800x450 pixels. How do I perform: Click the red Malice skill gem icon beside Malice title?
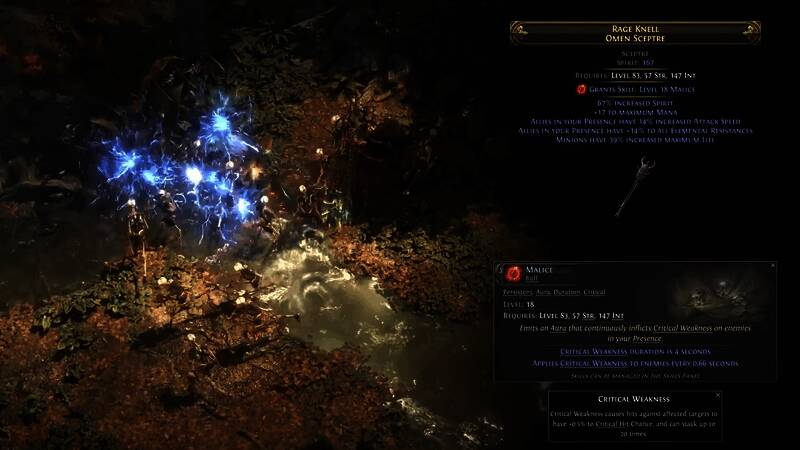[513, 272]
